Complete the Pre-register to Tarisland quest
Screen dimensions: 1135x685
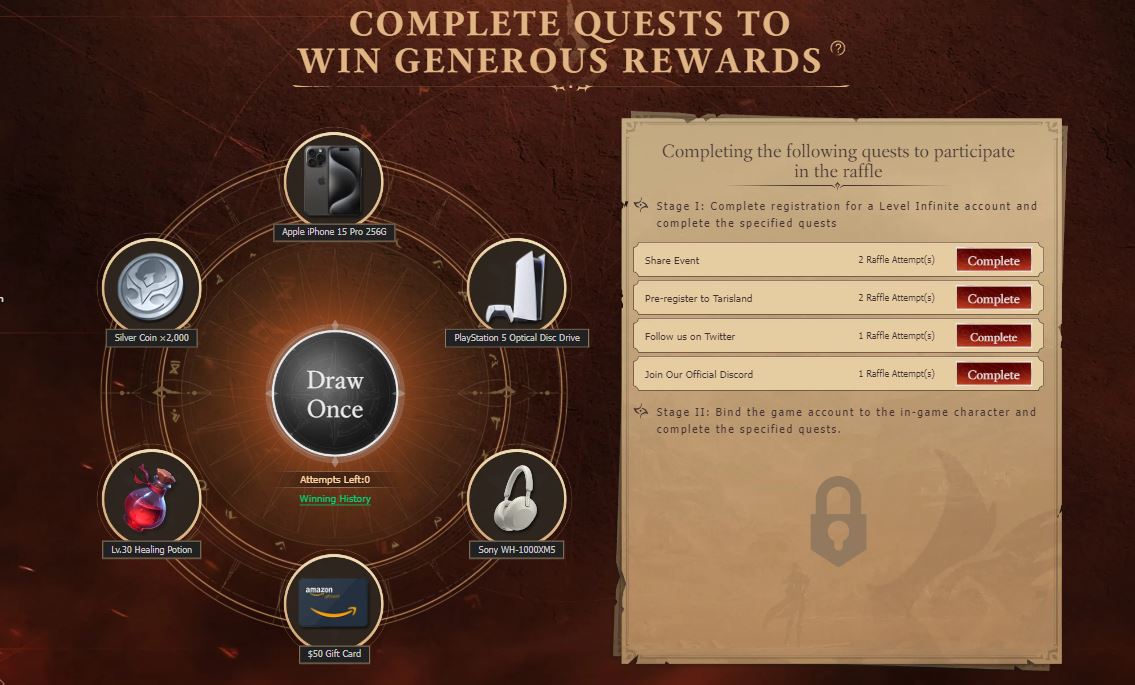(x=993, y=299)
